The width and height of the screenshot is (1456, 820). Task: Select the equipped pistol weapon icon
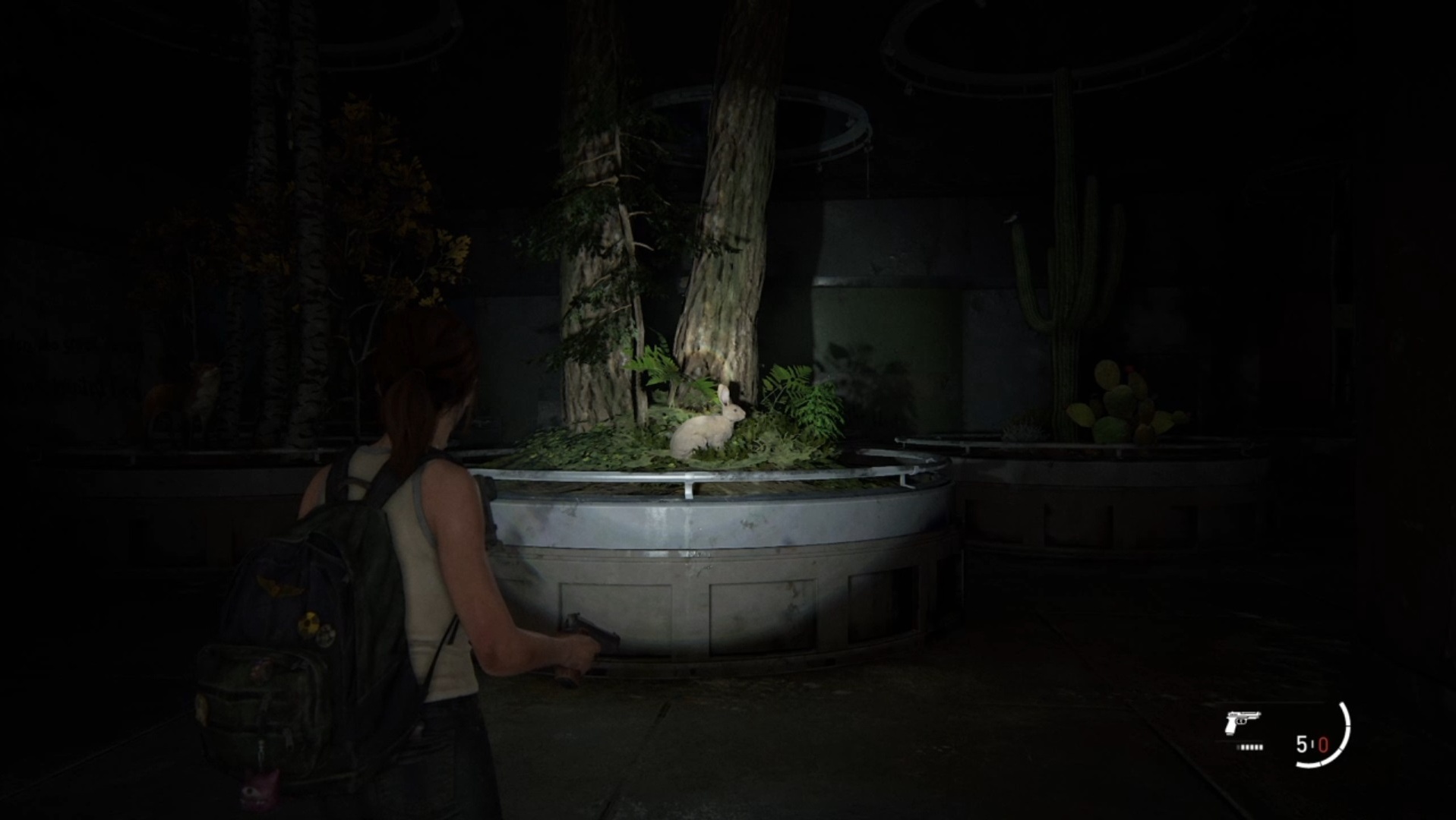1242,724
